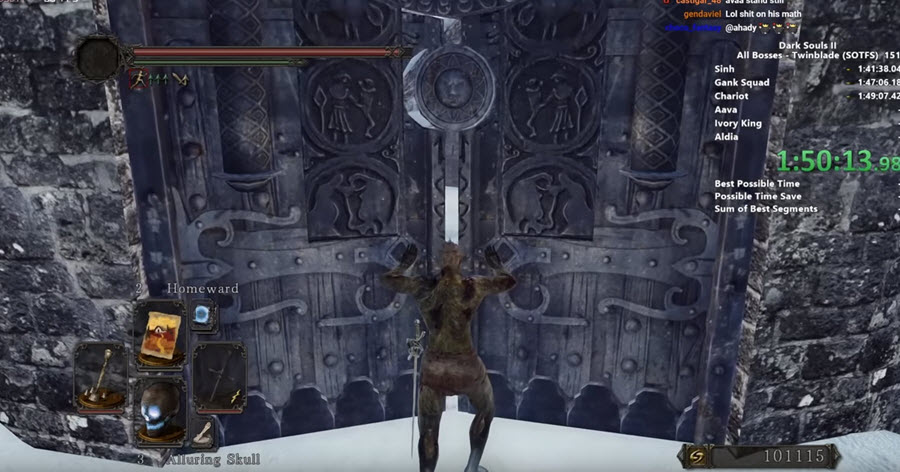
Task: Select the Alluring Skull item slot
Action: [x=161, y=410]
